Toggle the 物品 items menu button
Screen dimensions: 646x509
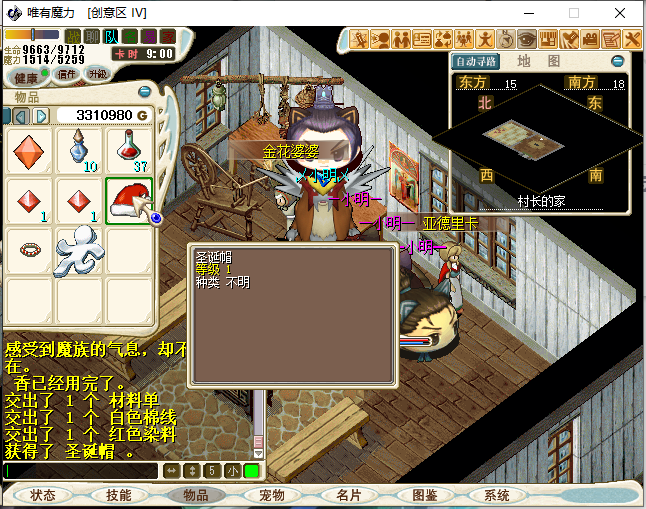click(196, 495)
